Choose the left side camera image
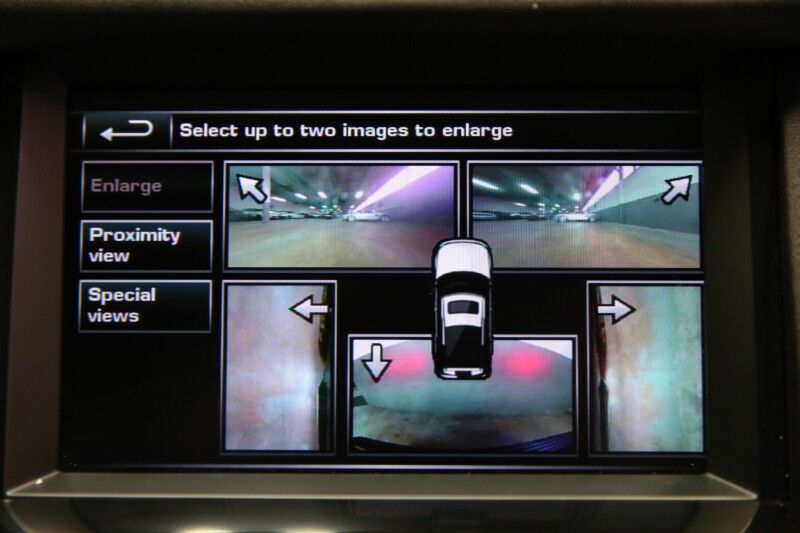800x533 pixels. click(278, 367)
